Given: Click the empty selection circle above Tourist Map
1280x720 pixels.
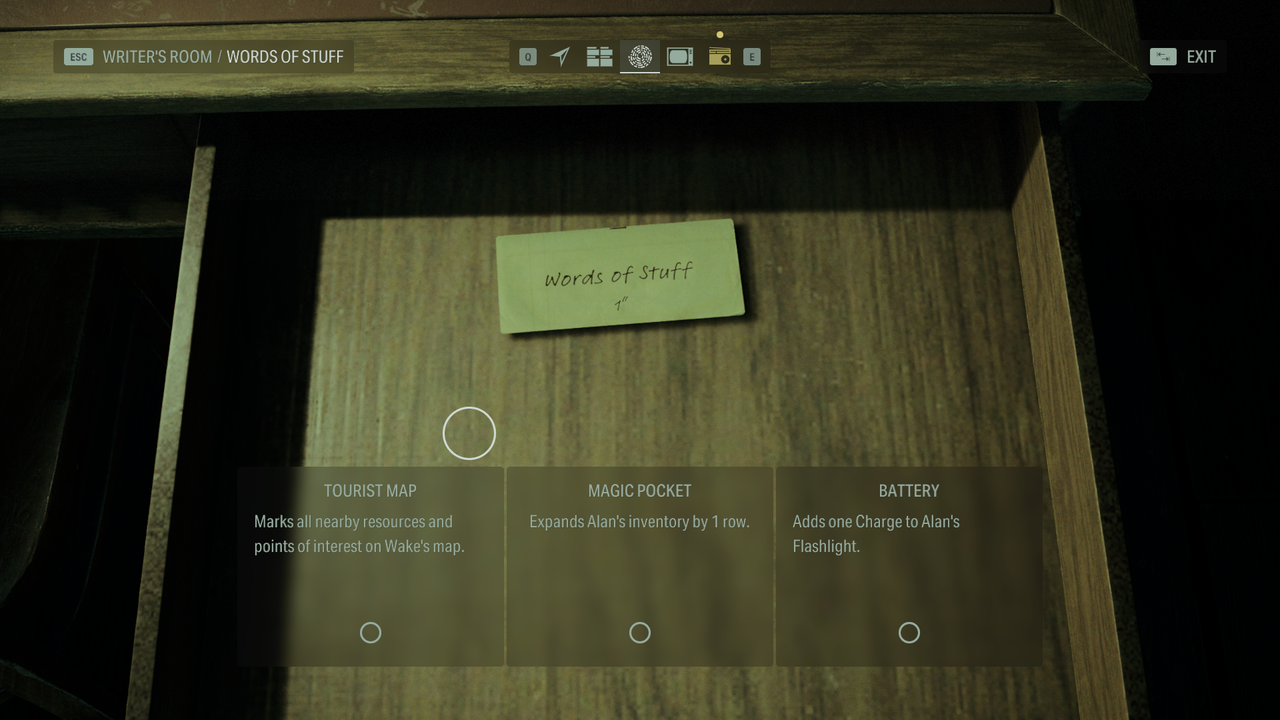Looking at the screenshot, I should click(469, 433).
